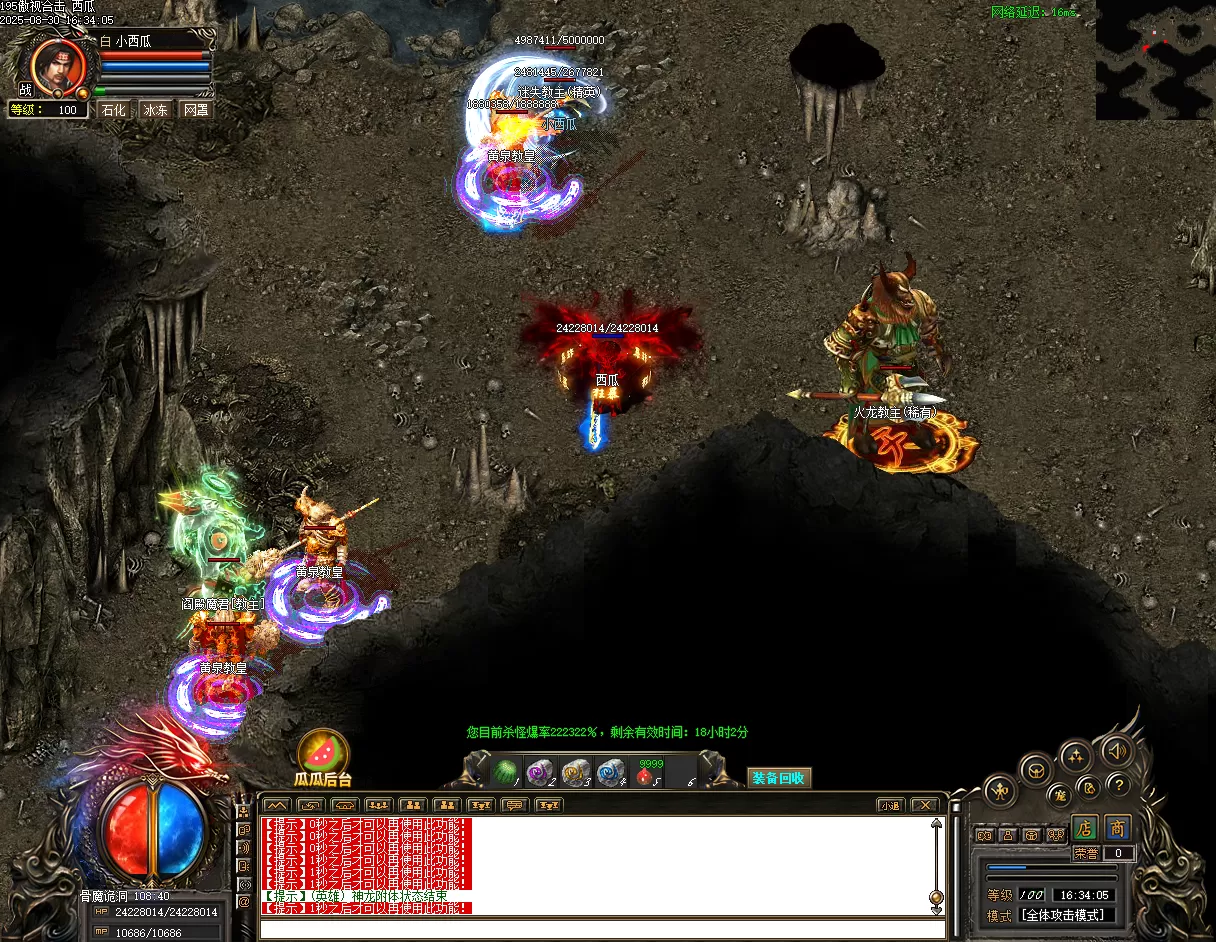
Task: Select the red potion stack showing 9999
Action: (x=645, y=773)
